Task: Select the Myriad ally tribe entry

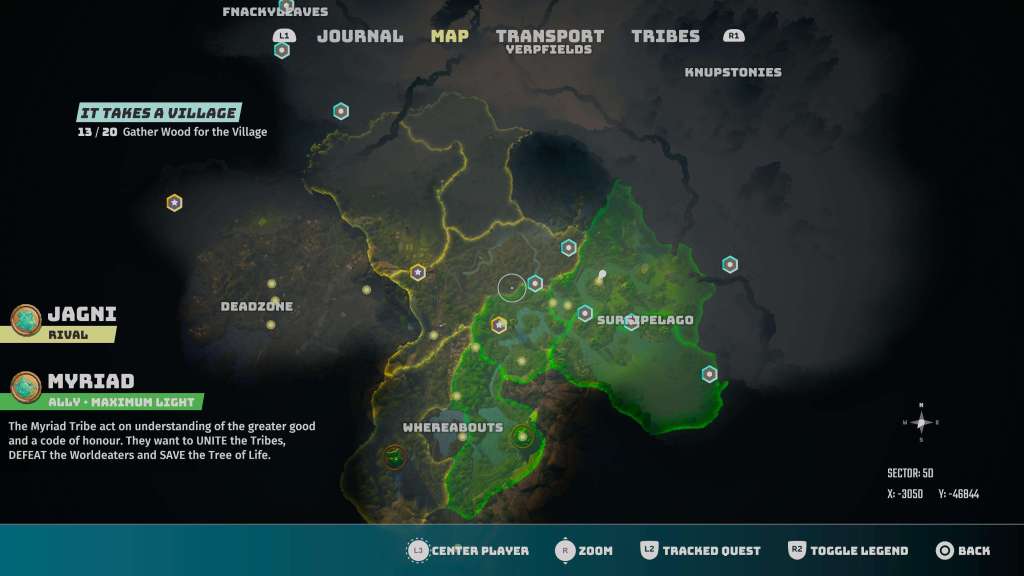Action: pyautogui.click(x=90, y=381)
